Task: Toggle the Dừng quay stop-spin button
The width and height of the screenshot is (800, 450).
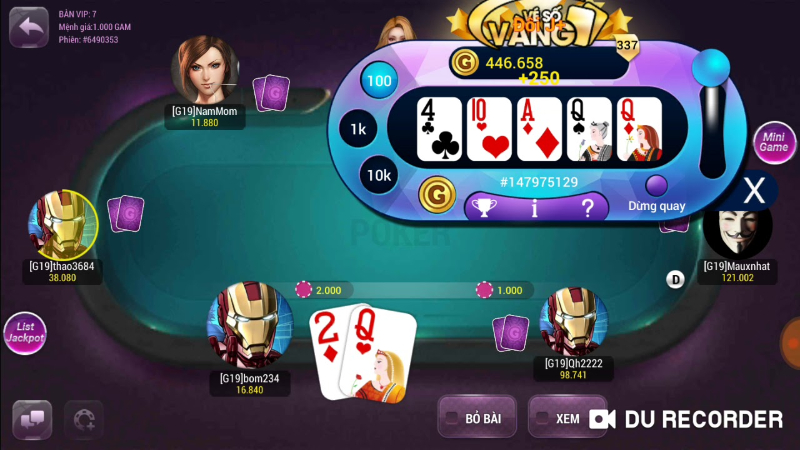Action: tap(657, 186)
